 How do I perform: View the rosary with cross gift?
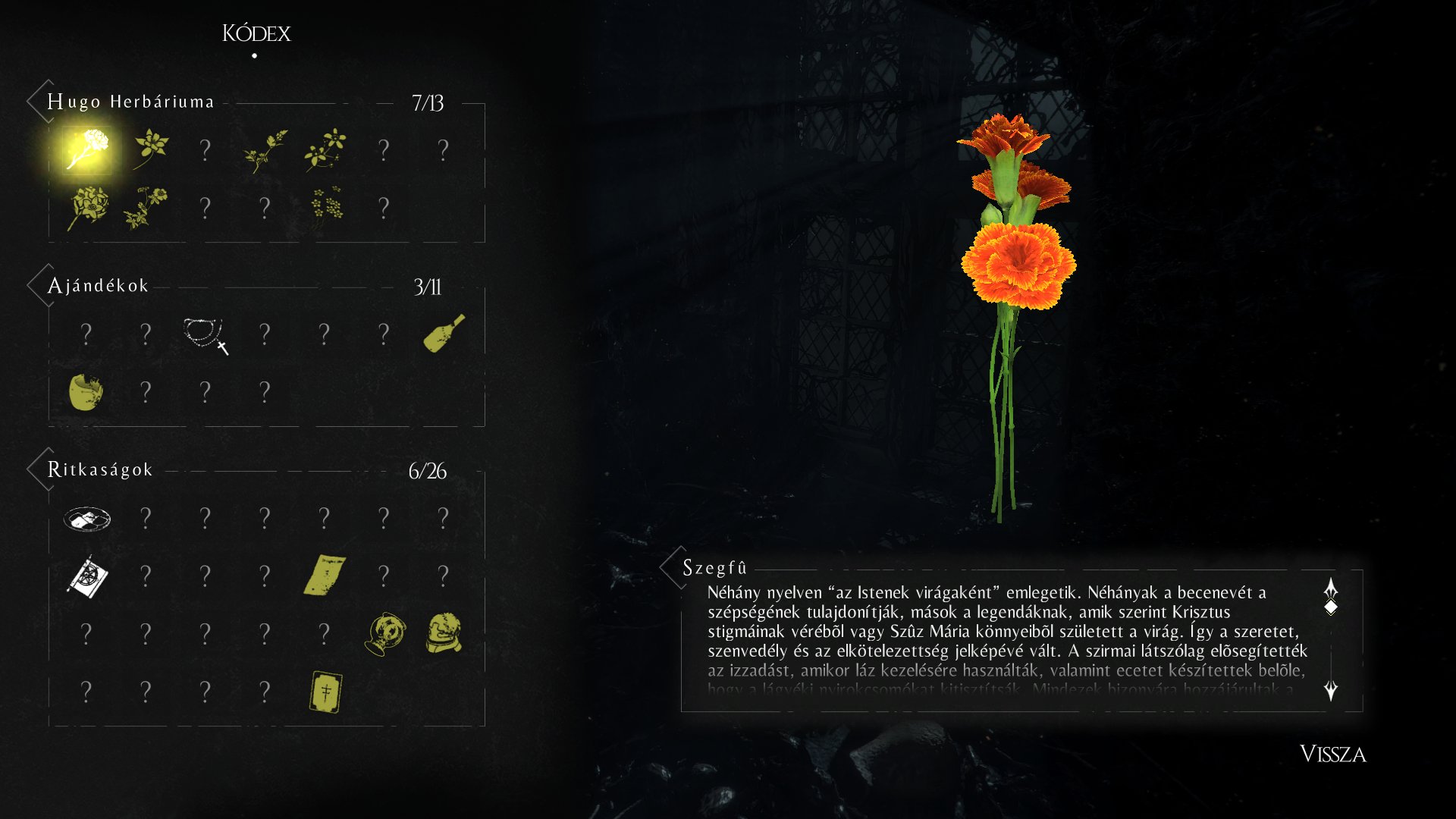coord(205,335)
